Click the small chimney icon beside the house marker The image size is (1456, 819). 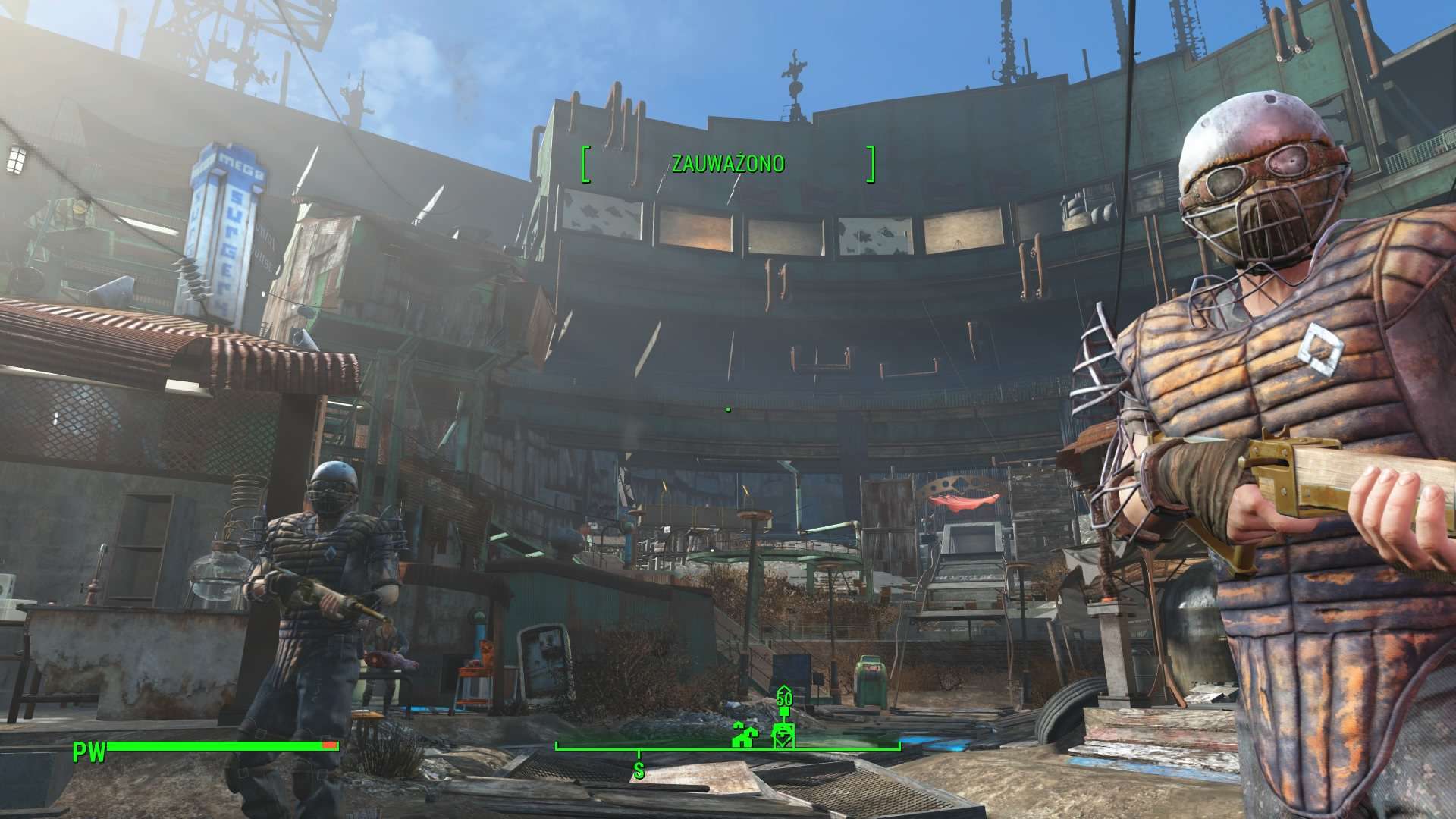tap(738, 726)
